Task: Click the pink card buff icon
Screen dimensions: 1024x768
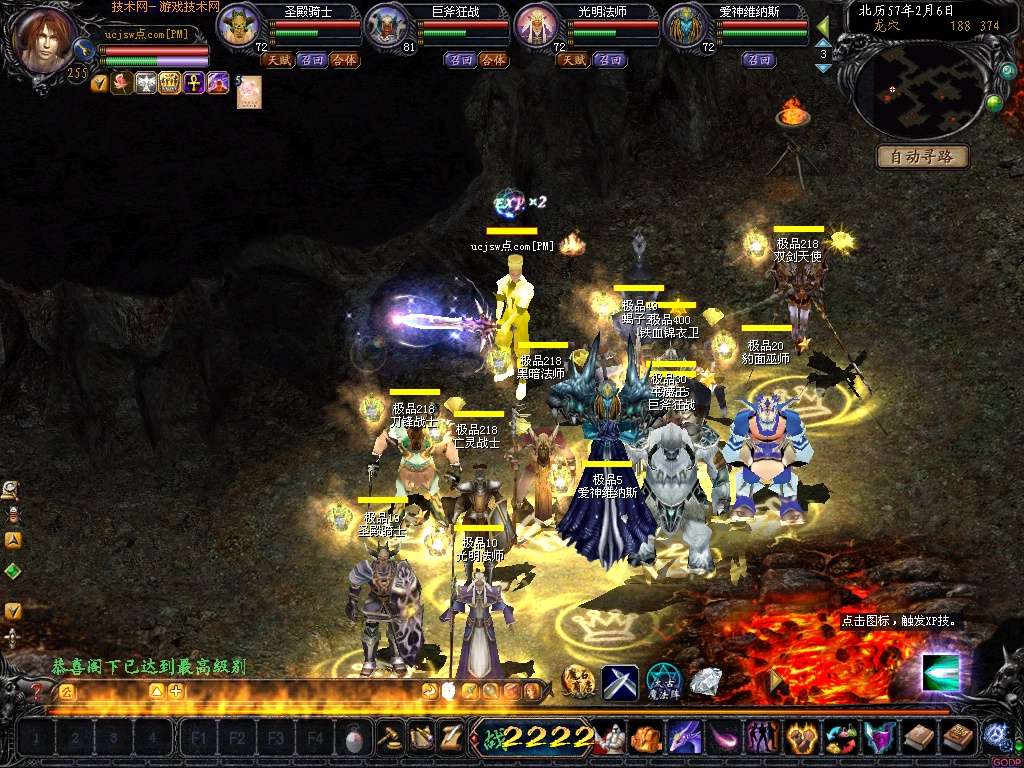Action: (248, 91)
